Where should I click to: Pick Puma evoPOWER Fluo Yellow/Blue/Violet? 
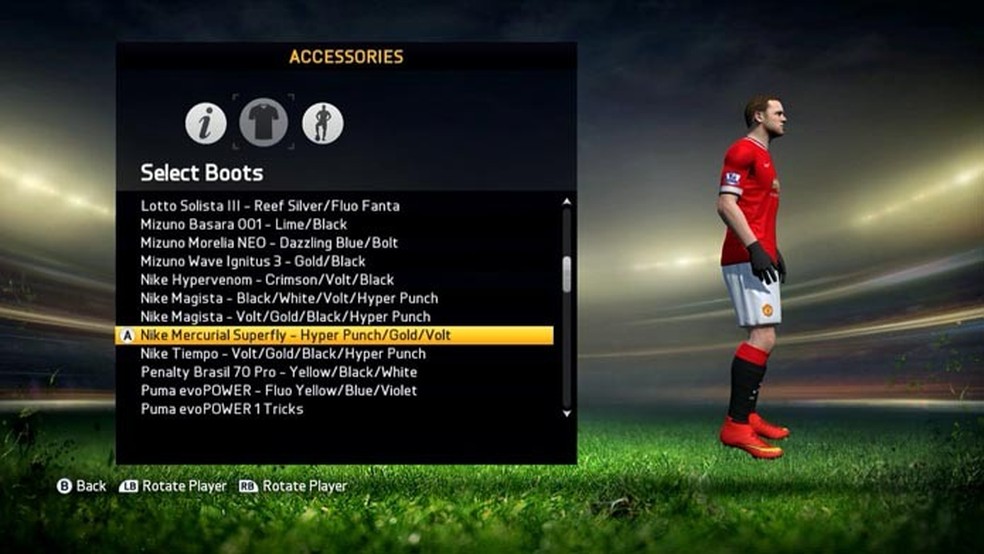tap(279, 390)
